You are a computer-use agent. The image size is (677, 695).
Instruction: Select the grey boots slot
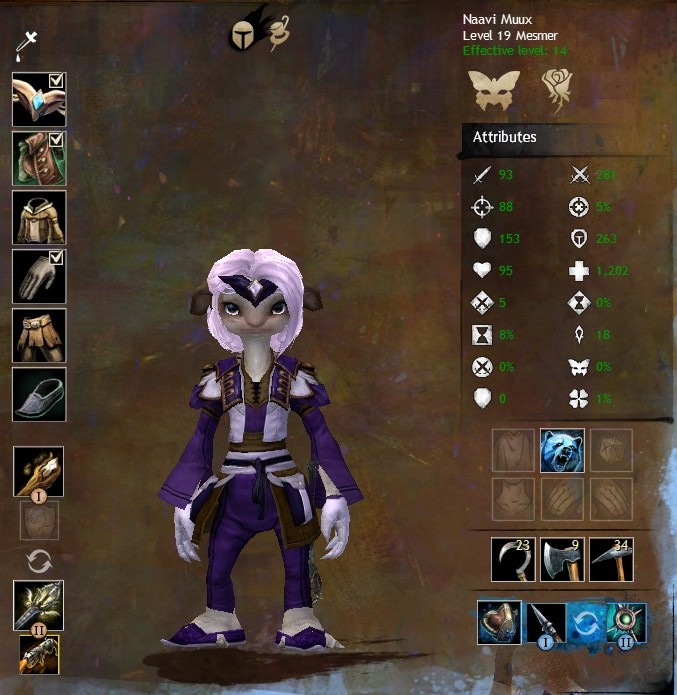click(x=39, y=395)
